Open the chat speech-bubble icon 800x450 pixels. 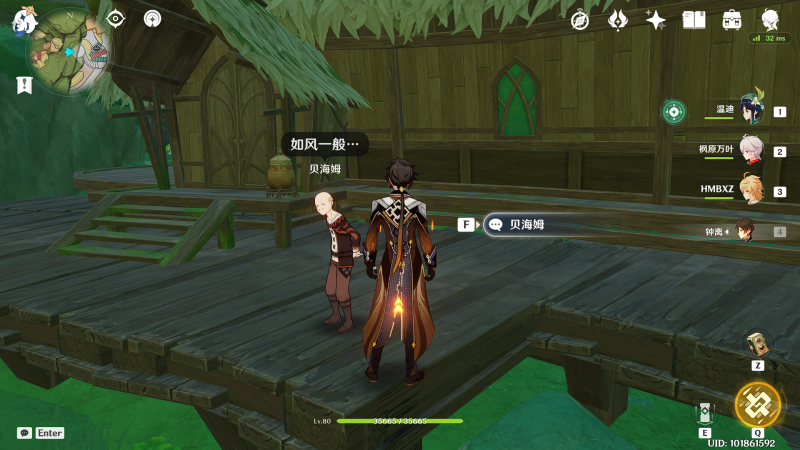(24, 433)
